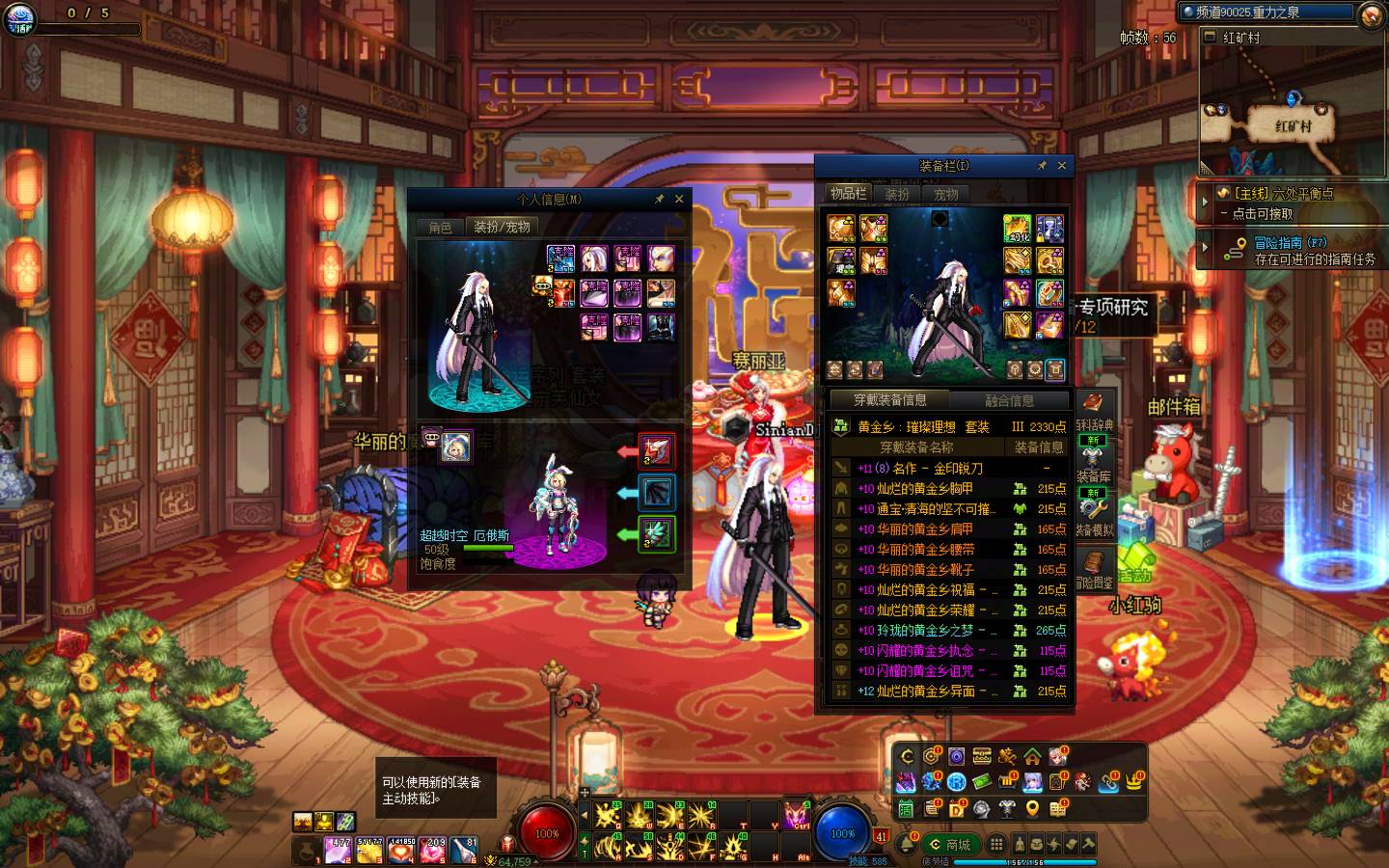Open the 商城 shop button

coord(949,845)
